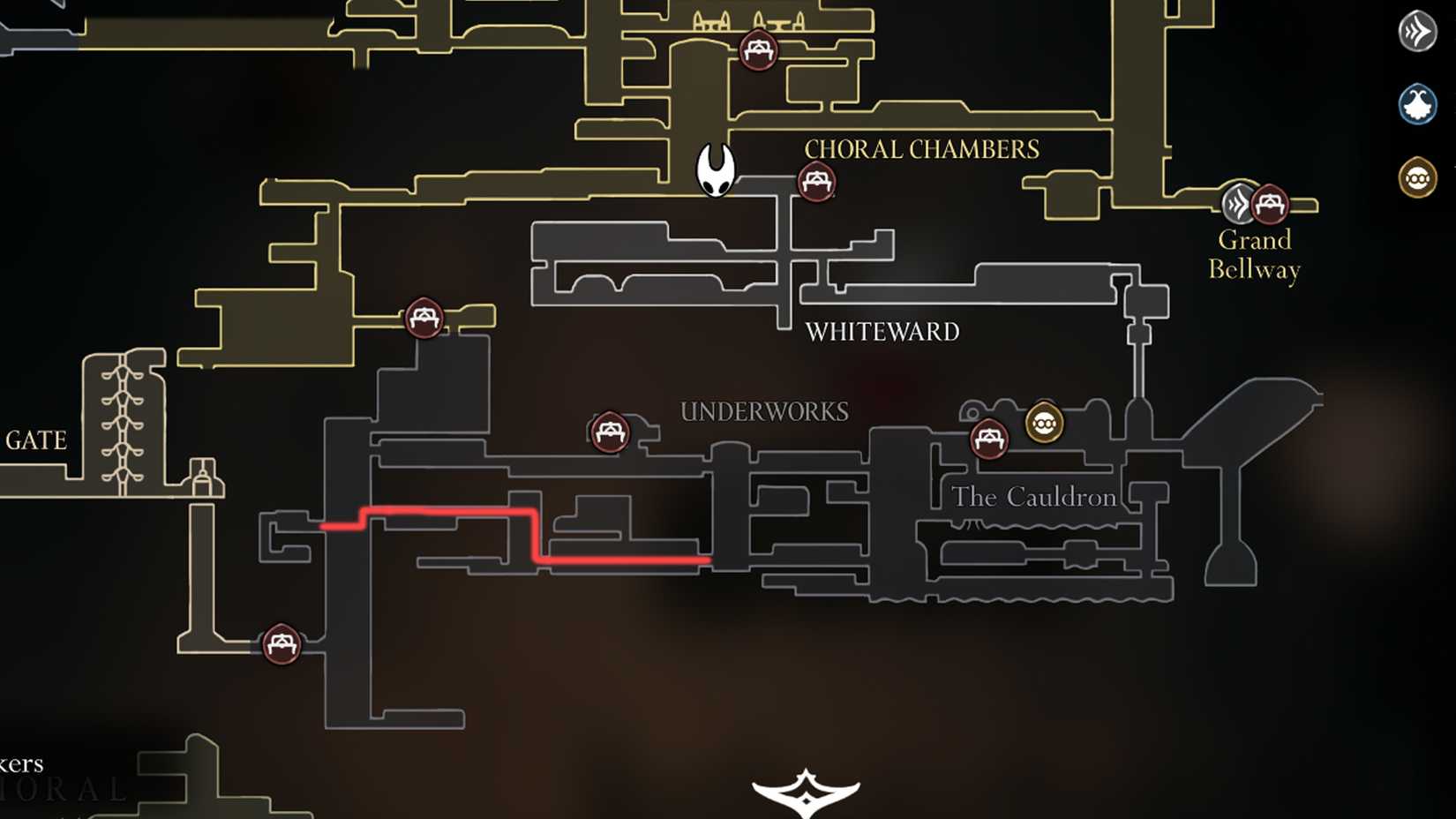
Task: Select the bench icon in the Underworks
Action: click(608, 432)
